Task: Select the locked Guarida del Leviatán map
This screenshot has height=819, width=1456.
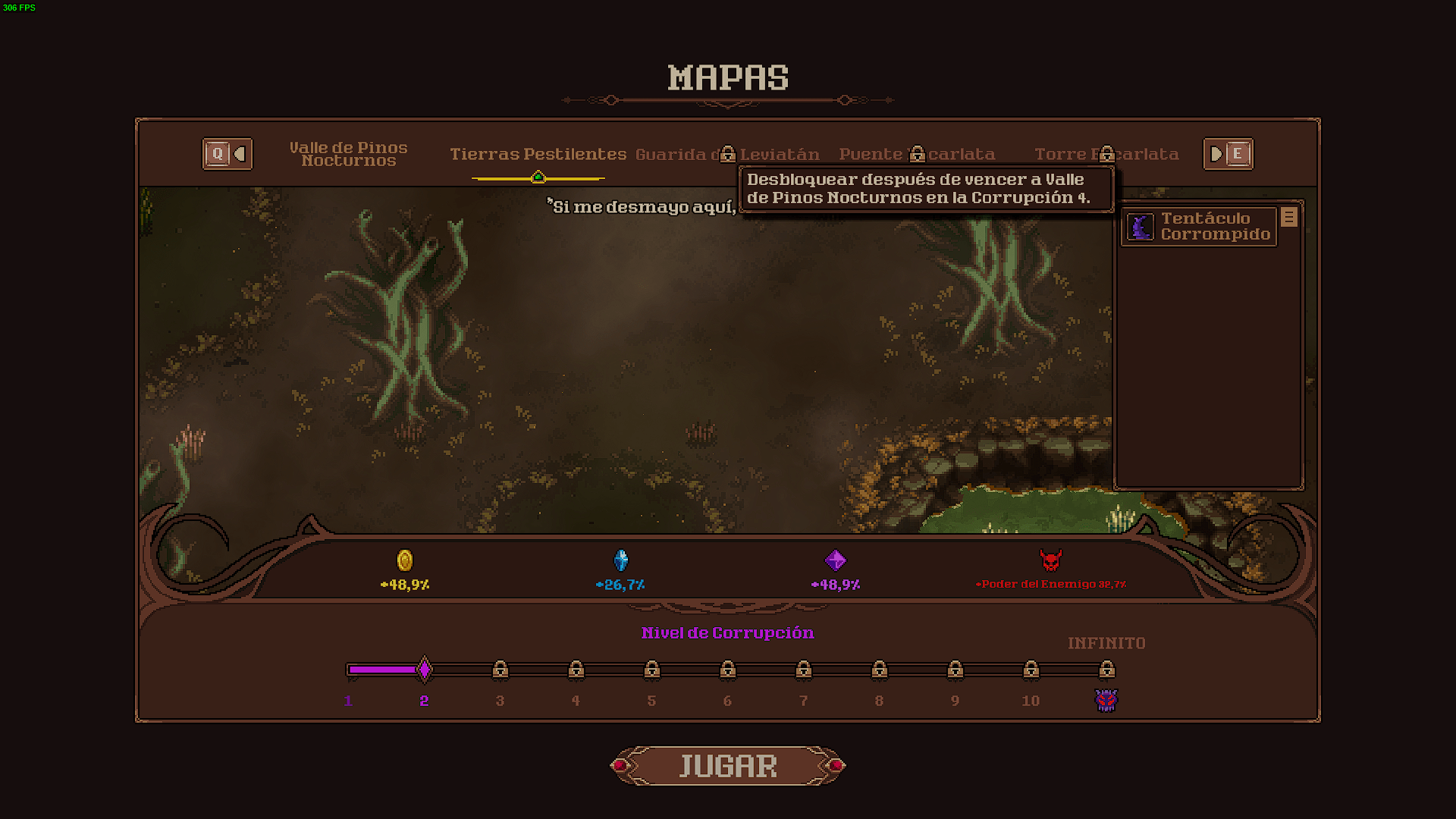Action: point(726,154)
